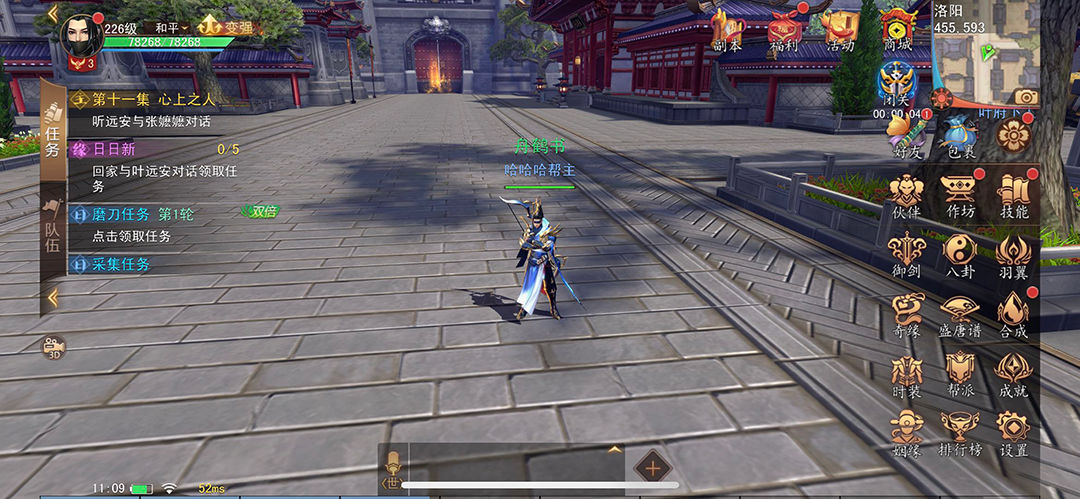Open the 福利 welfare rewards

pyautogui.click(x=784, y=30)
